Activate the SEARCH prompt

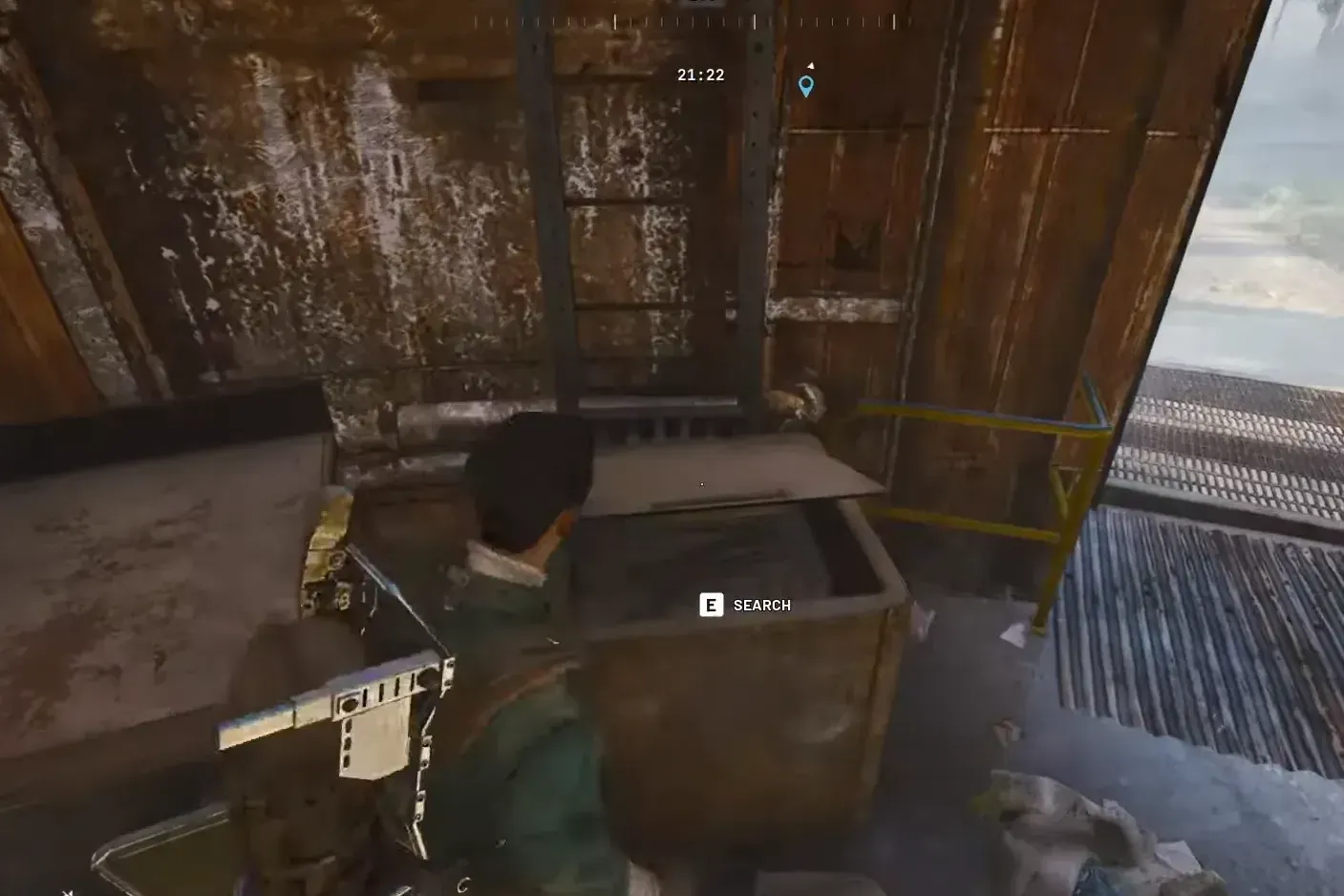[745, 605]
